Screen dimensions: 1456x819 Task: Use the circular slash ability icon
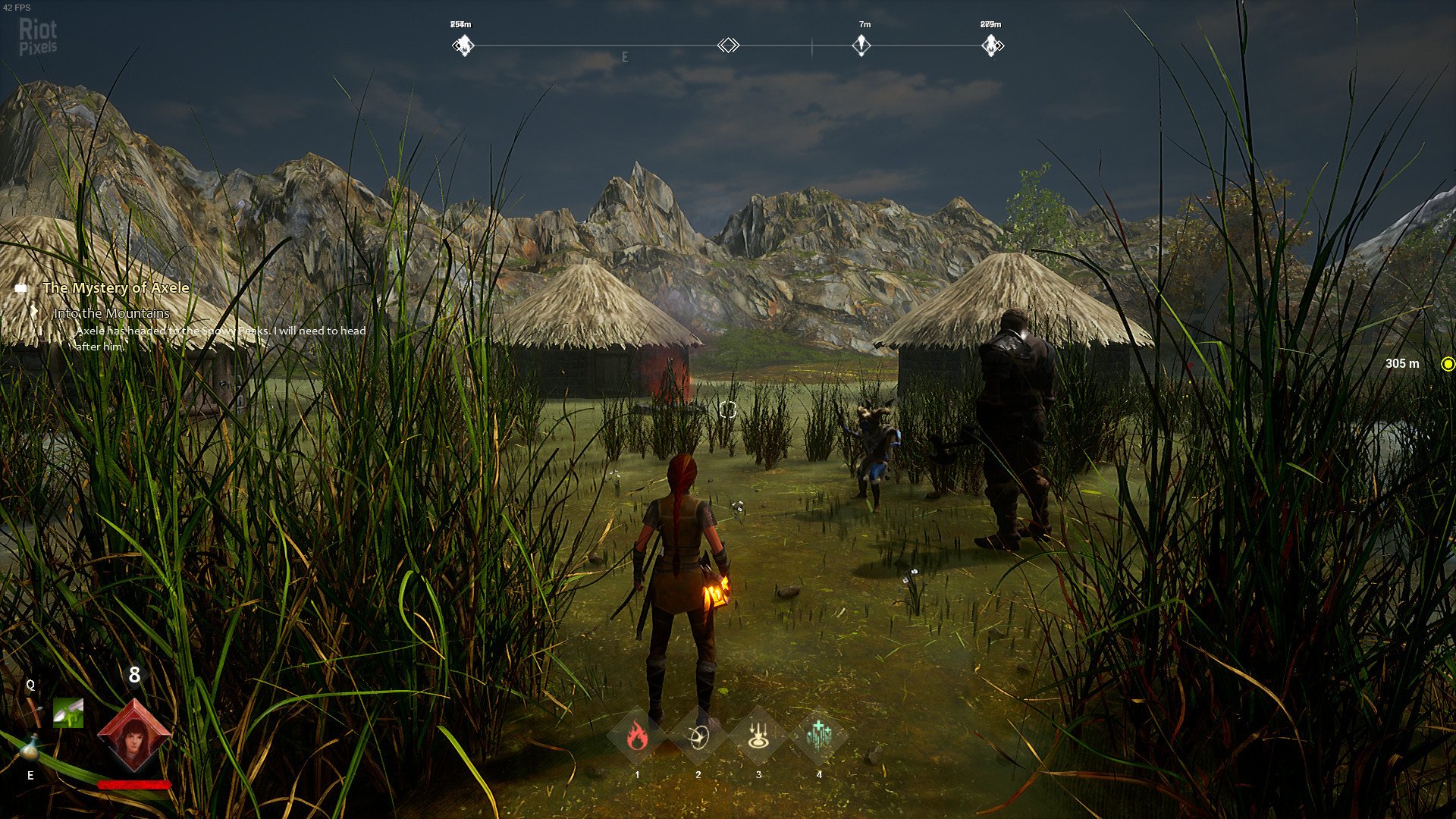698,736
